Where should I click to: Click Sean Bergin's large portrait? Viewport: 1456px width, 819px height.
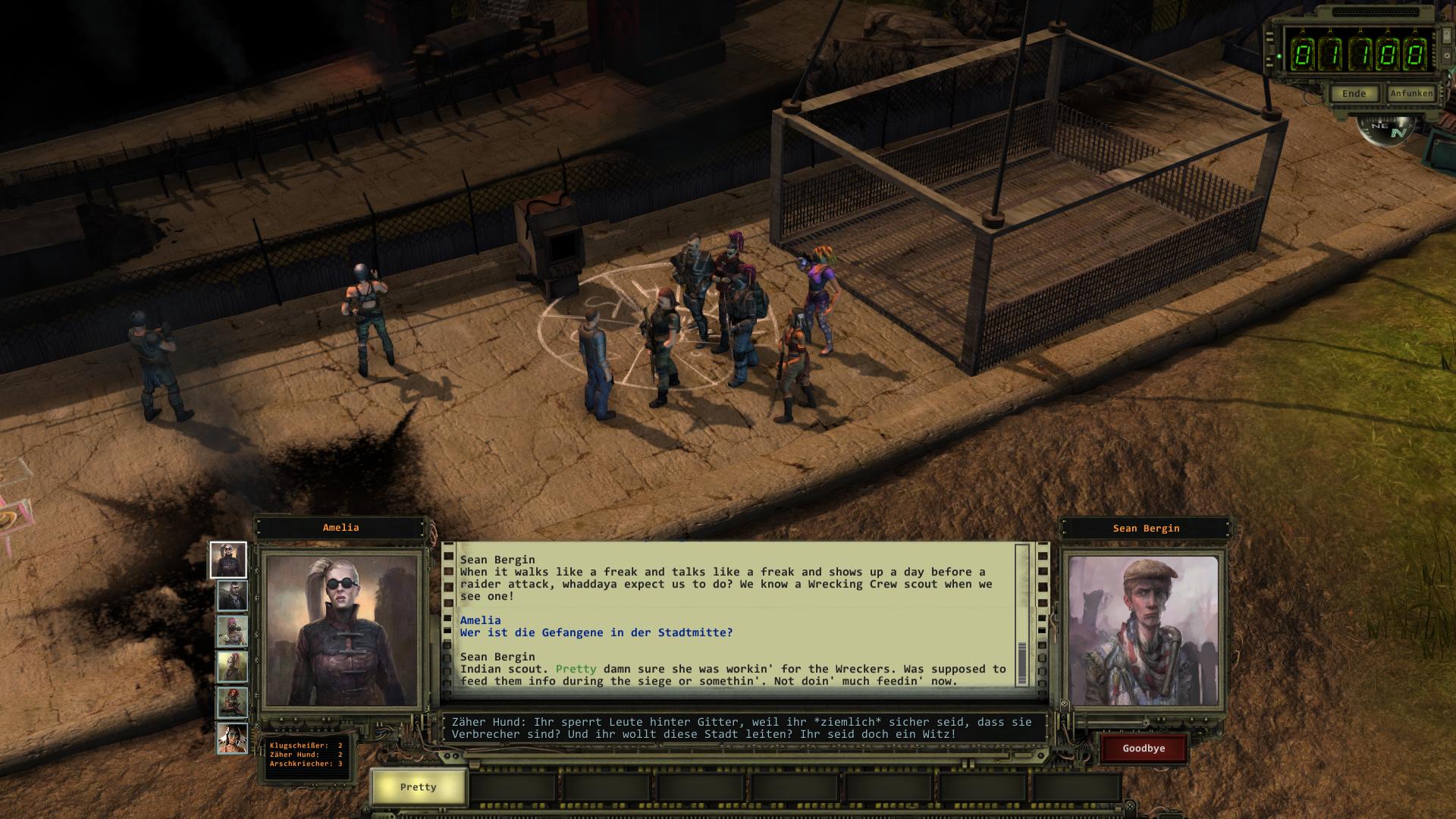tap(1143, 630)
